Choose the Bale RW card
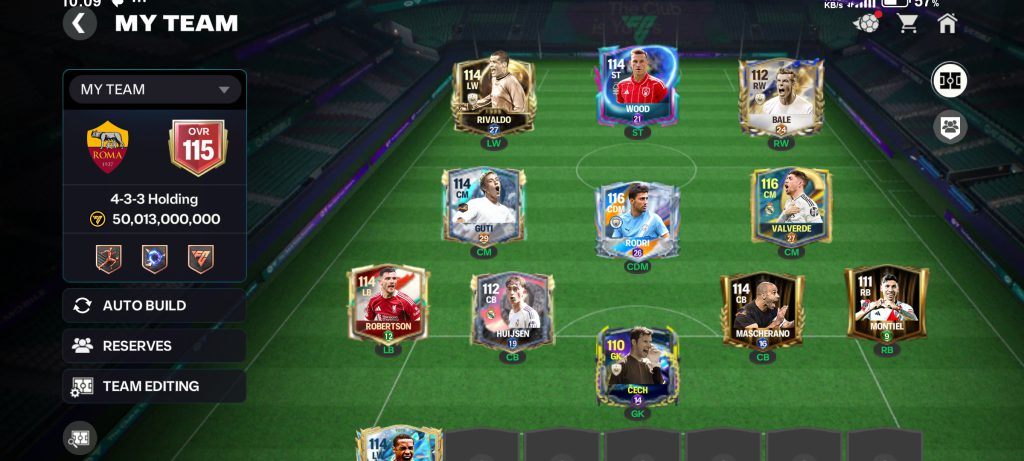The image size is (1024, 461). [781, 96]
